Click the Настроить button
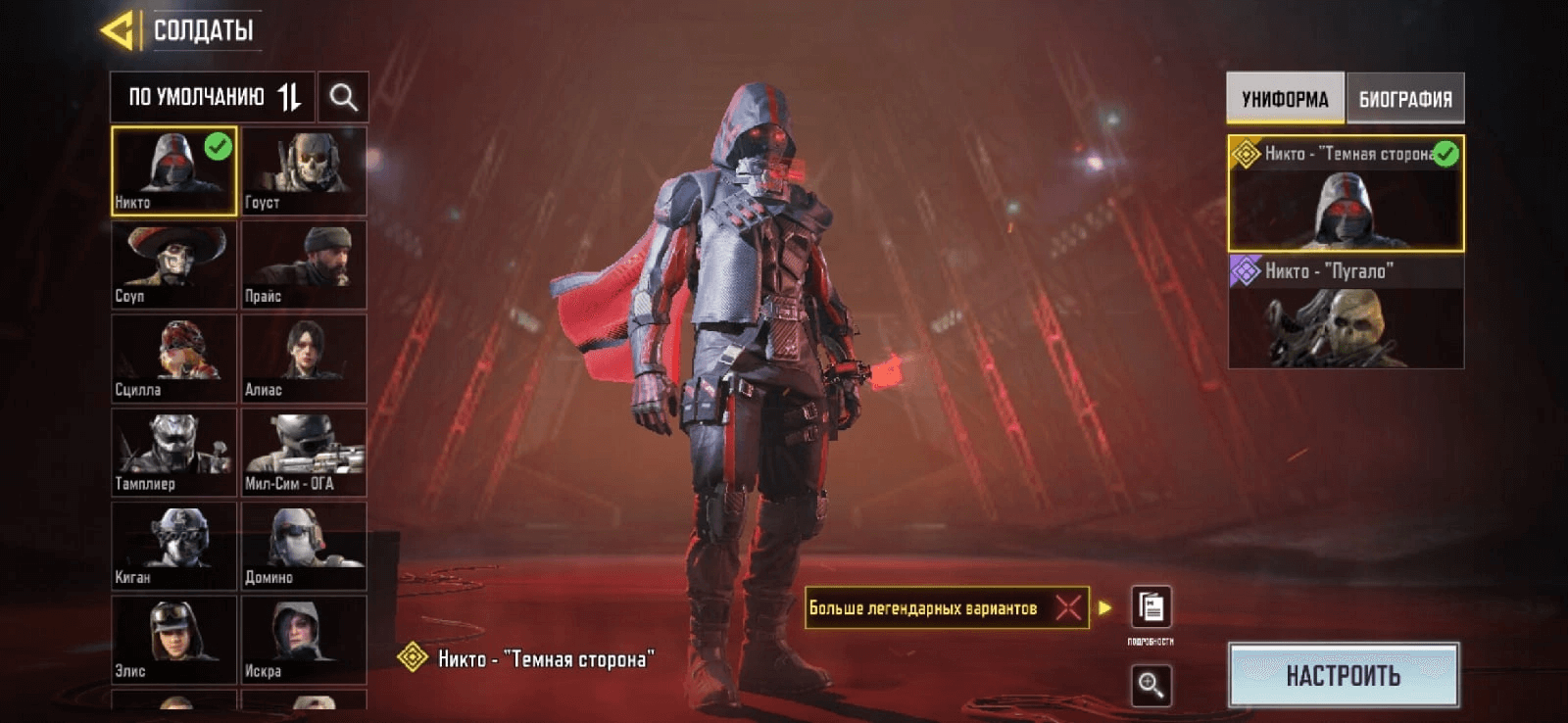 coord(1343,675)
